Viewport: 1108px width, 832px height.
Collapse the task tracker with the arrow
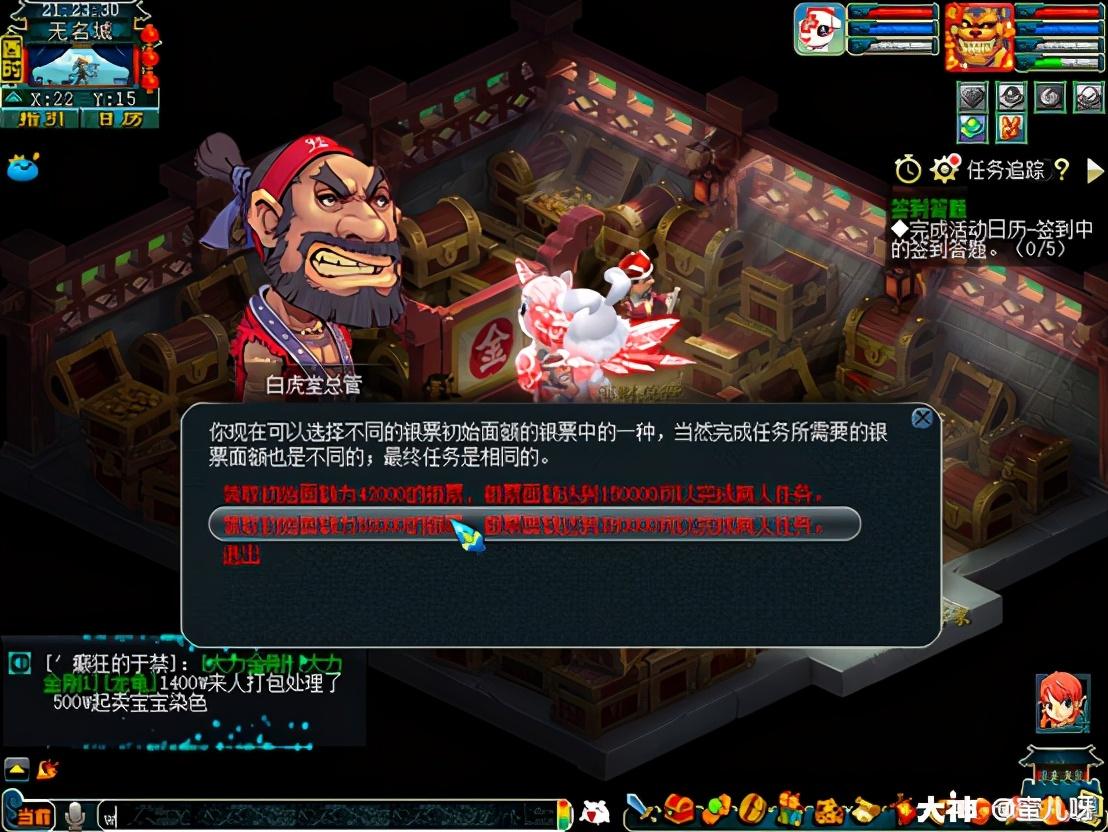point(1093,170)
